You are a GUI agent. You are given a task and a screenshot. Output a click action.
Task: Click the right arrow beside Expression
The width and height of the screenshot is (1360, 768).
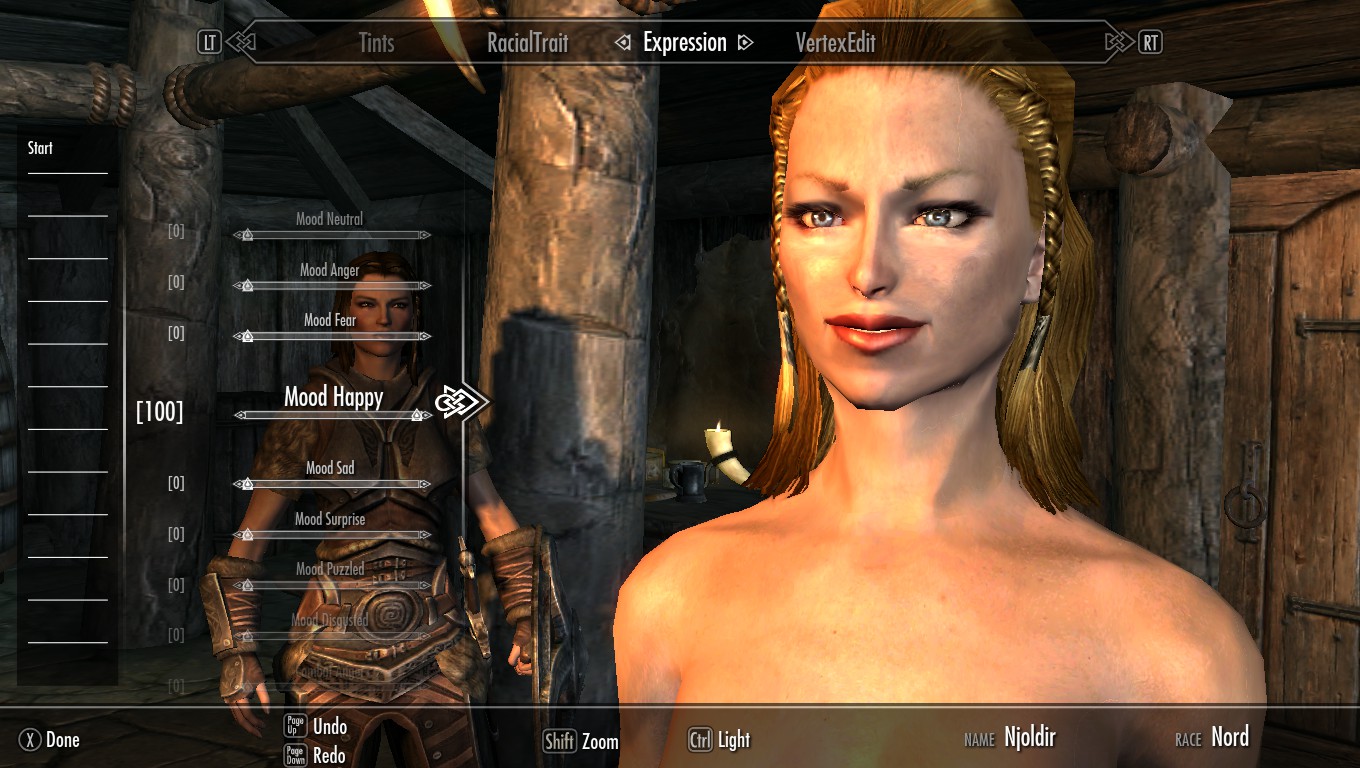744,43
